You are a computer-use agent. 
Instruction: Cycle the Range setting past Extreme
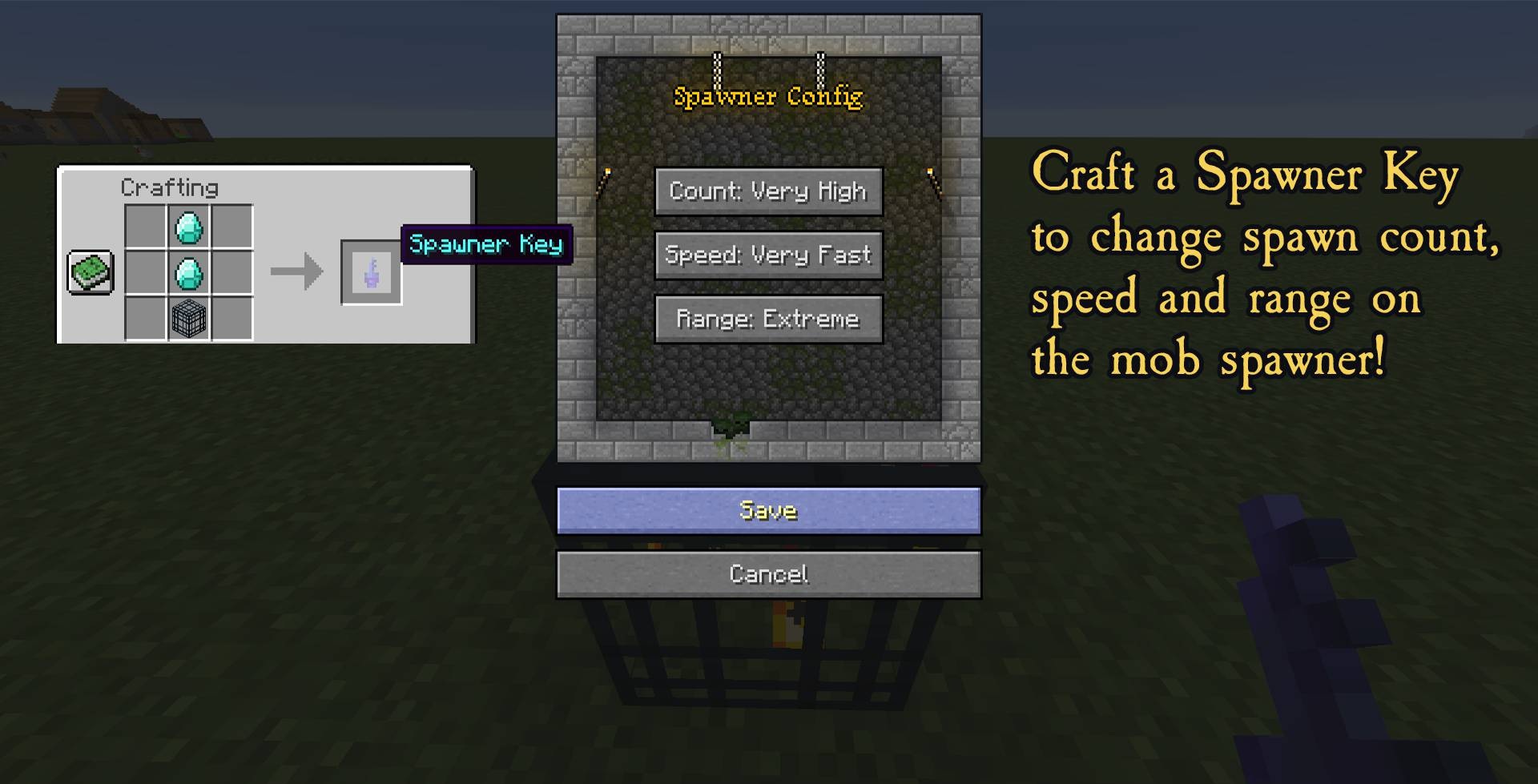(x=767, y=318)
